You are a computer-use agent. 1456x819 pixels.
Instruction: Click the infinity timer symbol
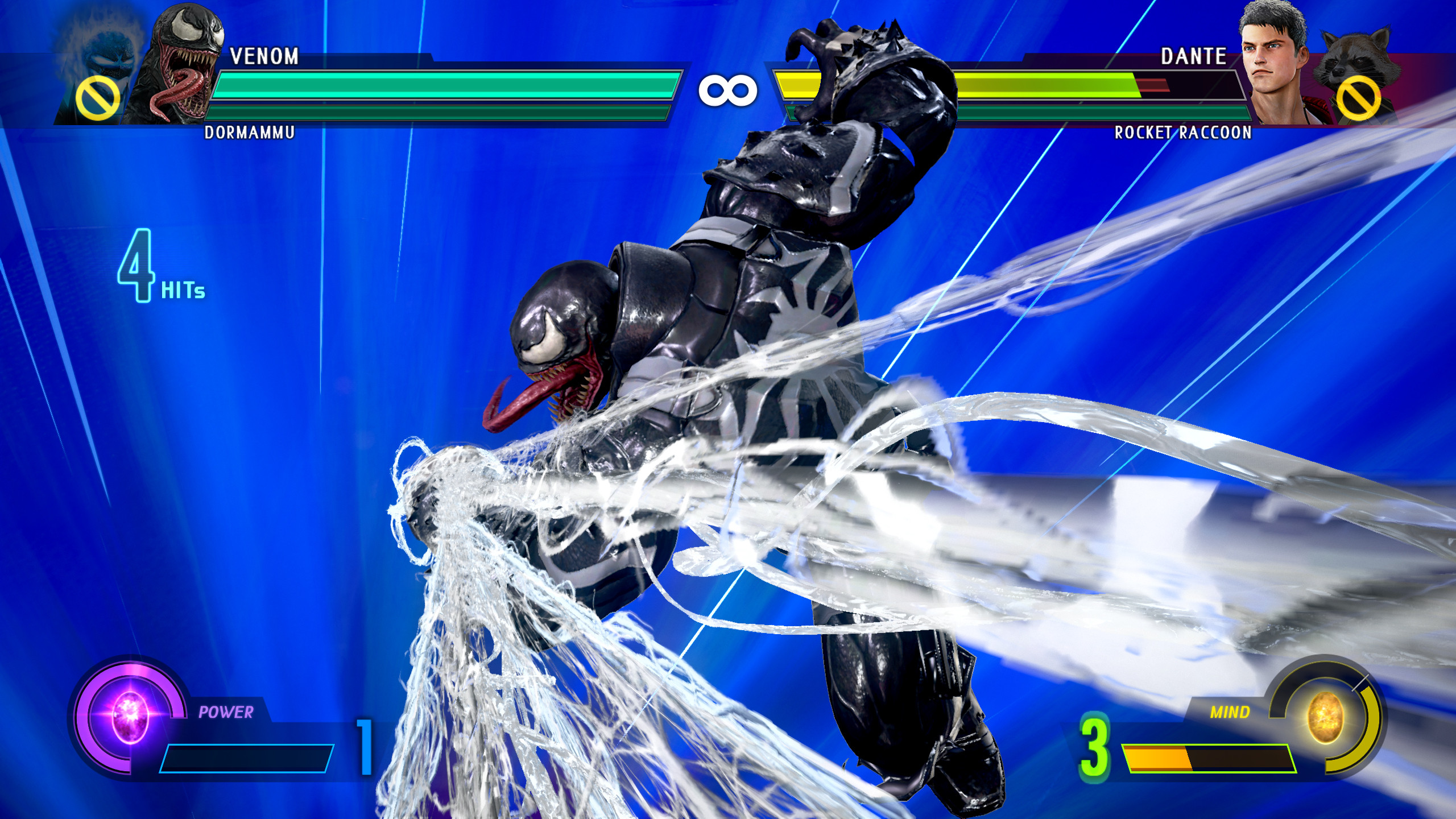click(728, 88)
